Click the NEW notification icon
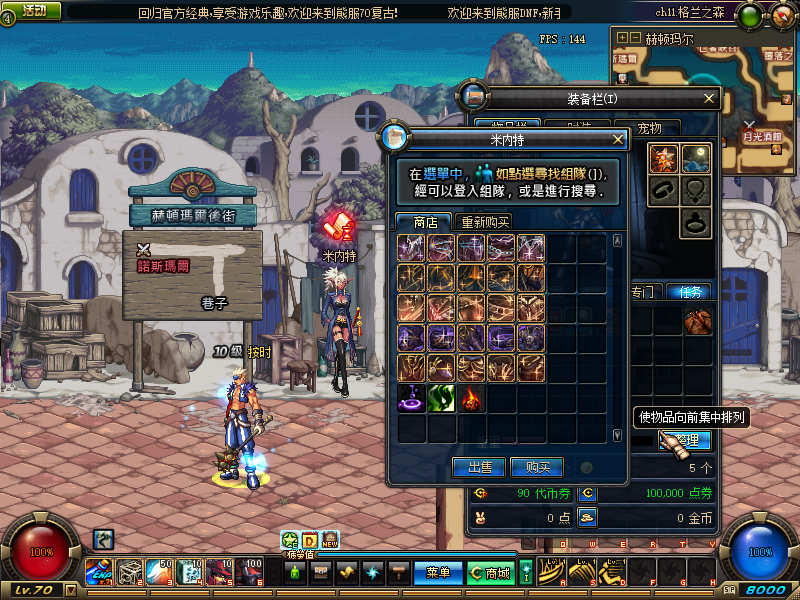The image size is (800, 600). 329,540
